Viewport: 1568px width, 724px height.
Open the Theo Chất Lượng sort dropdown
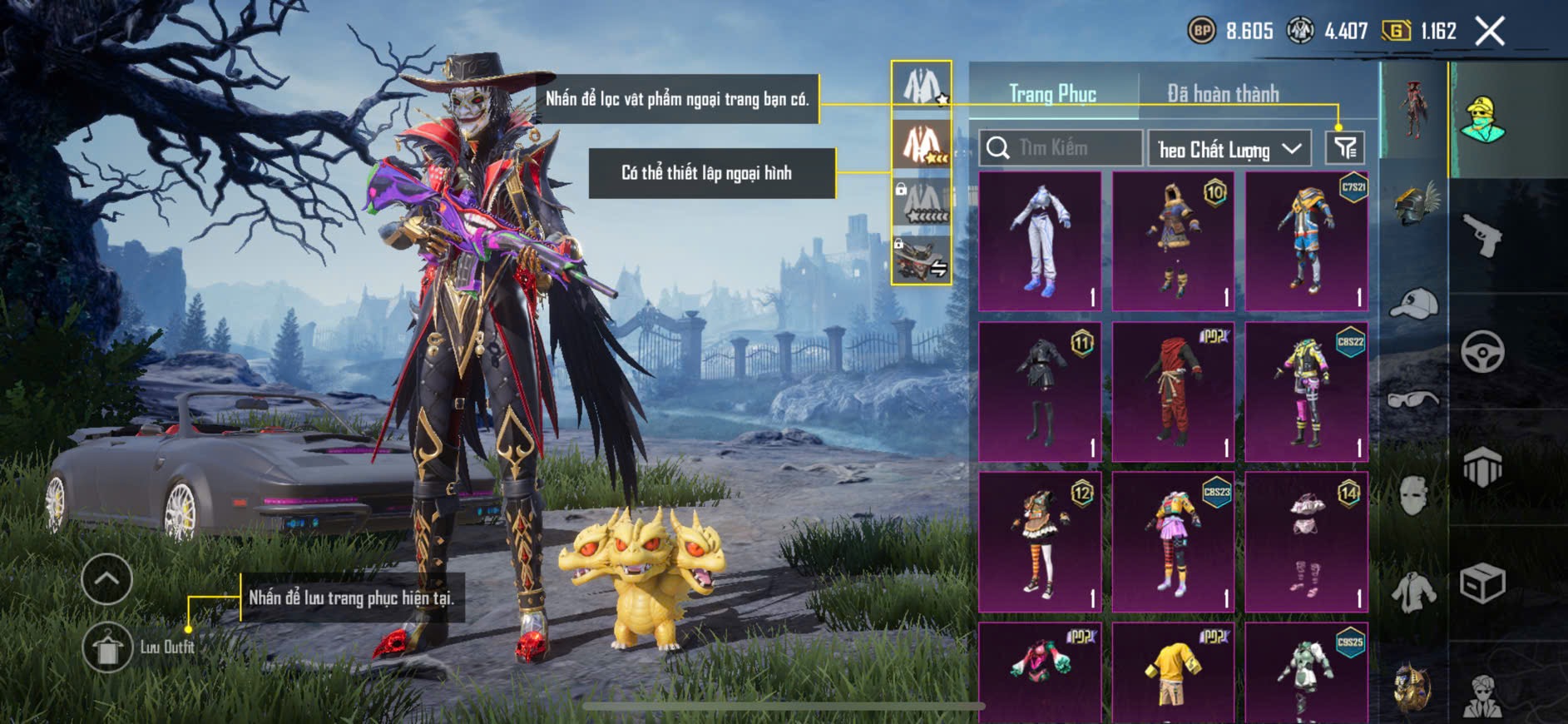[x=1229, y=149]
